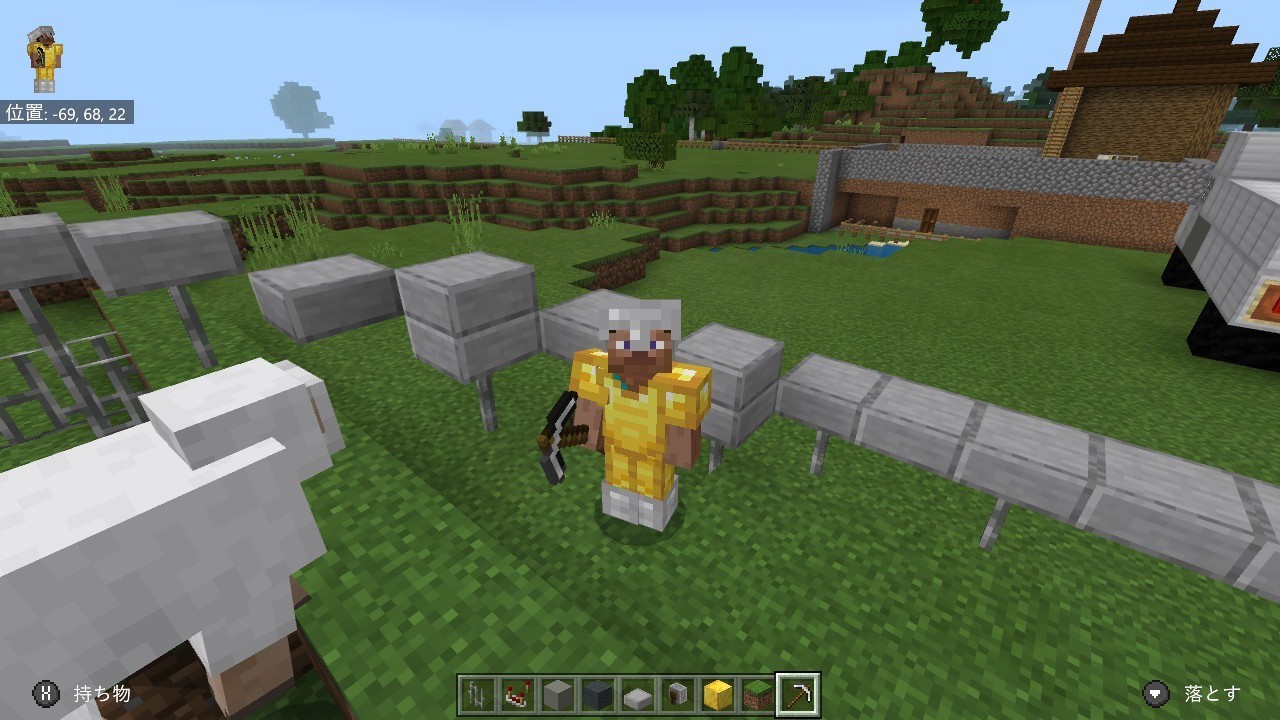Select the stone slab hotbar slot
1280x720 pixels.
(638, 694)
